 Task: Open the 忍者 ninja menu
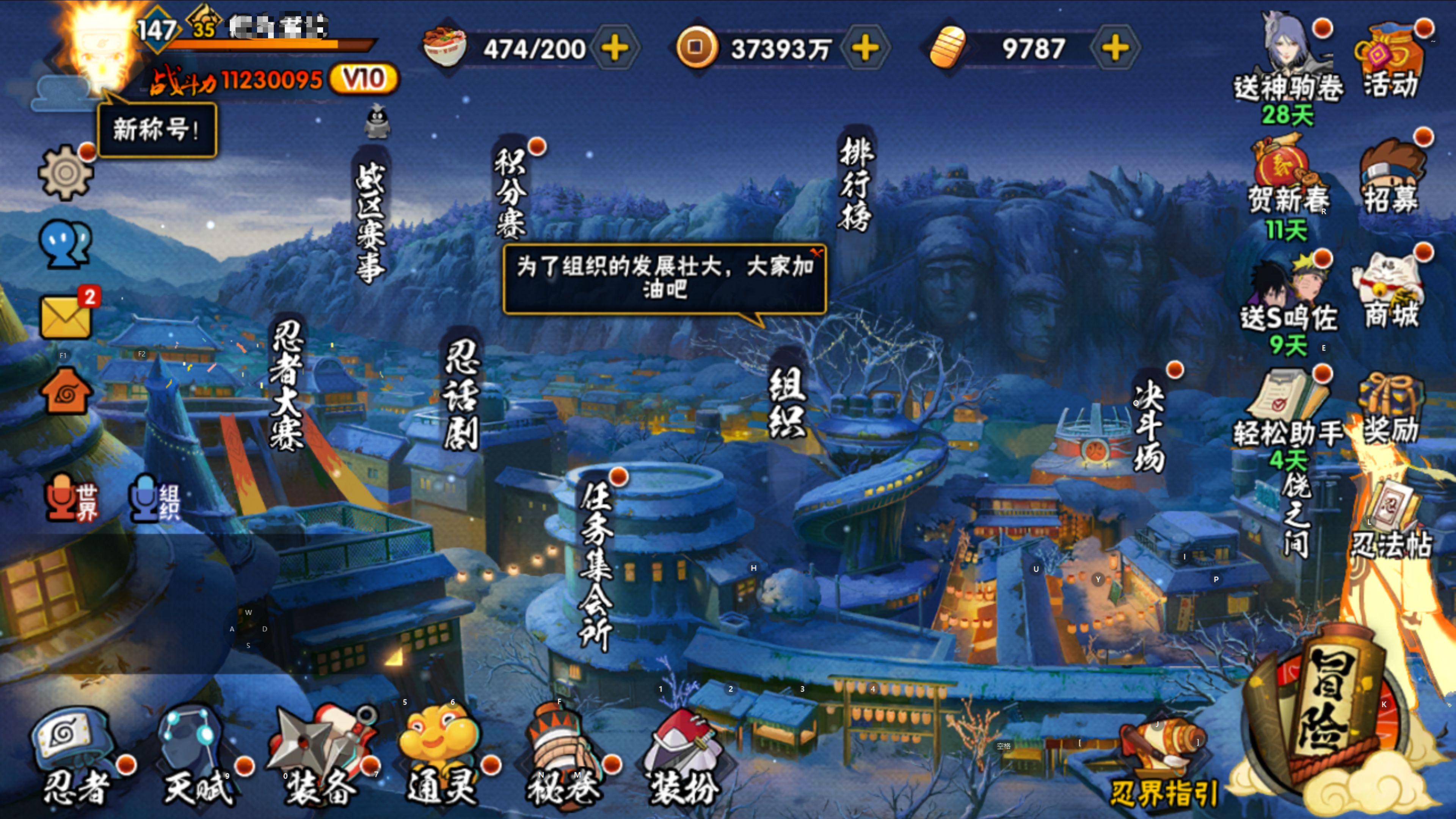(76, 758)
